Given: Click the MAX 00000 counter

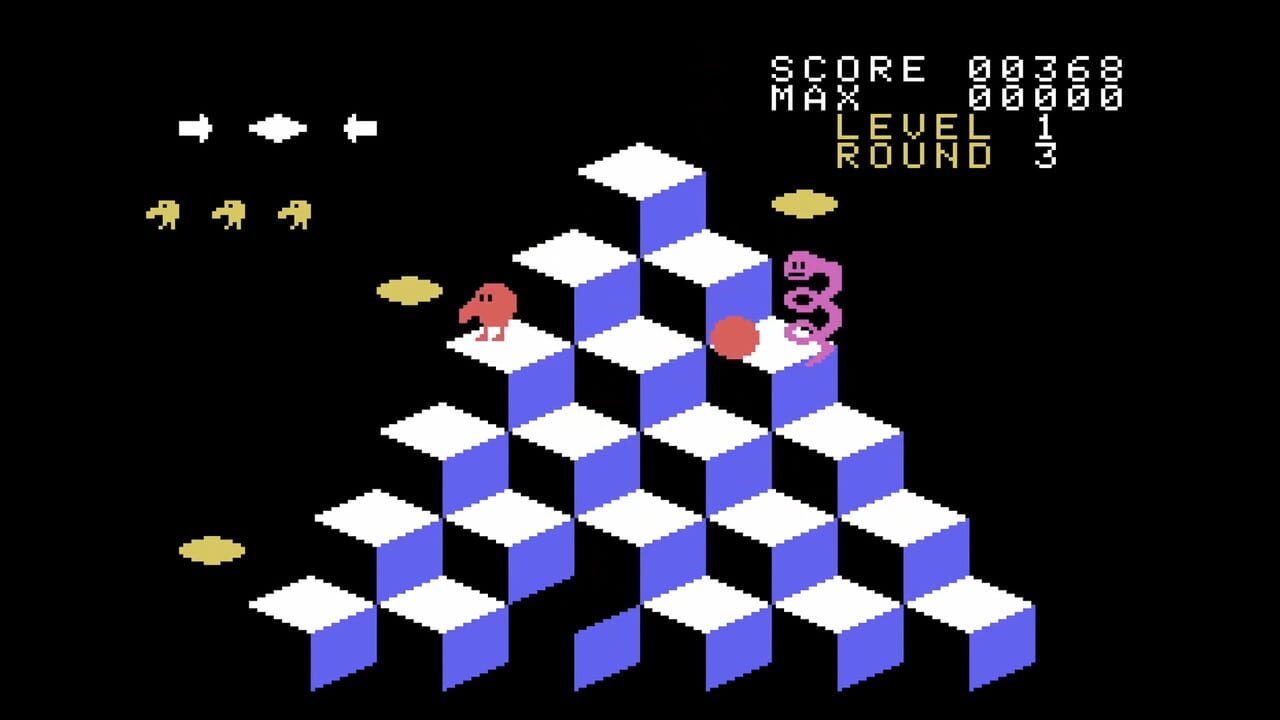Looking at the screenshot, I should click(945, 95).
